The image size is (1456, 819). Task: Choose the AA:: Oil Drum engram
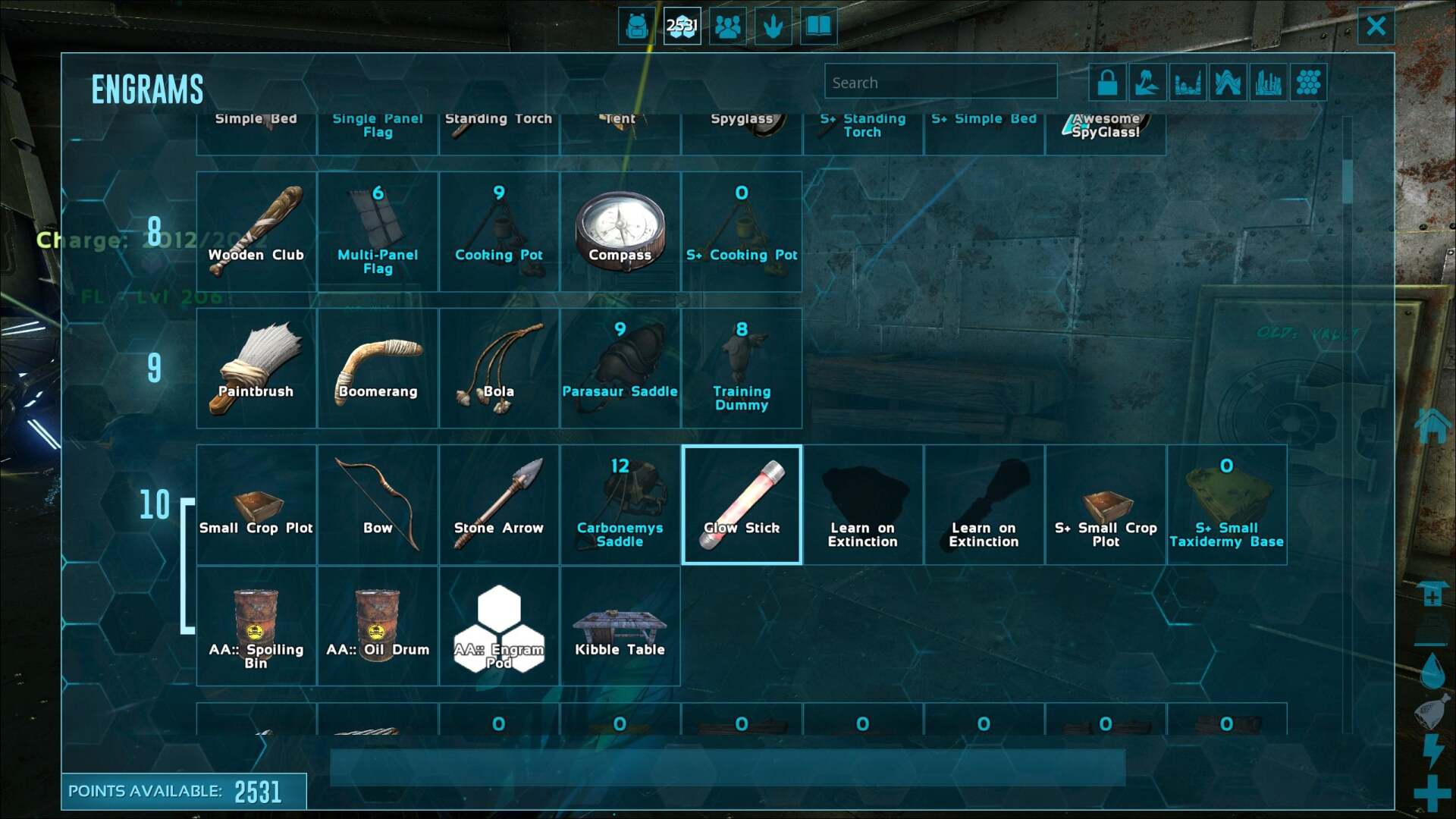click(x=378, y=627)
